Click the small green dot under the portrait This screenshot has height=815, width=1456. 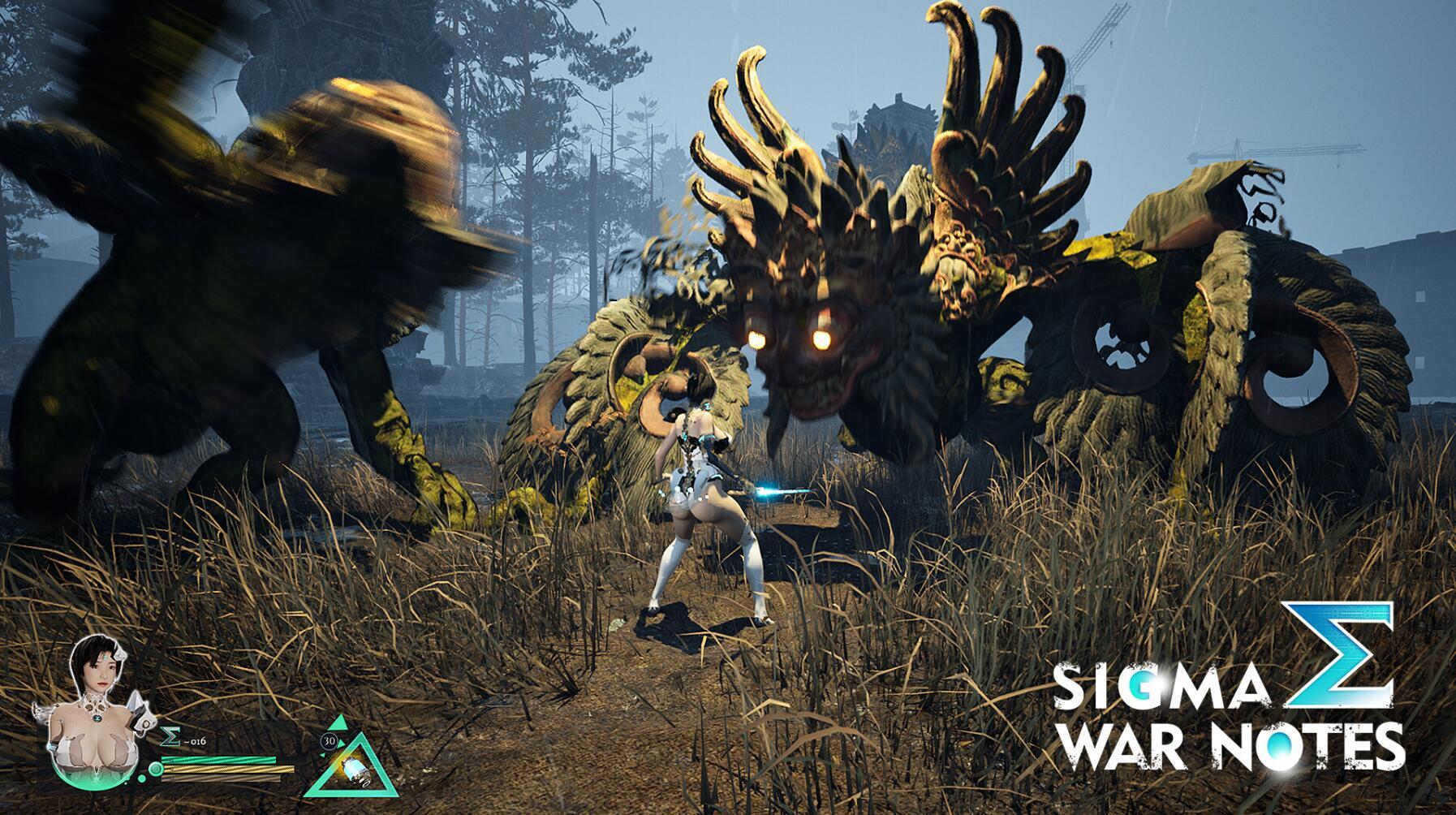click(141, 778)
